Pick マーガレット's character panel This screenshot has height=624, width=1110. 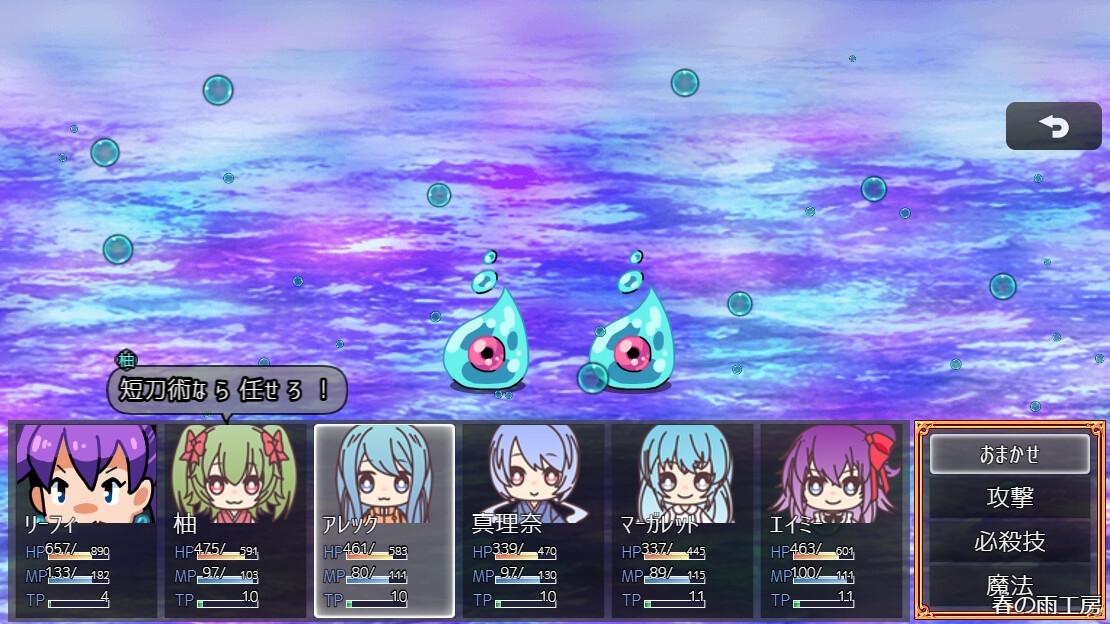click(682, 520)
